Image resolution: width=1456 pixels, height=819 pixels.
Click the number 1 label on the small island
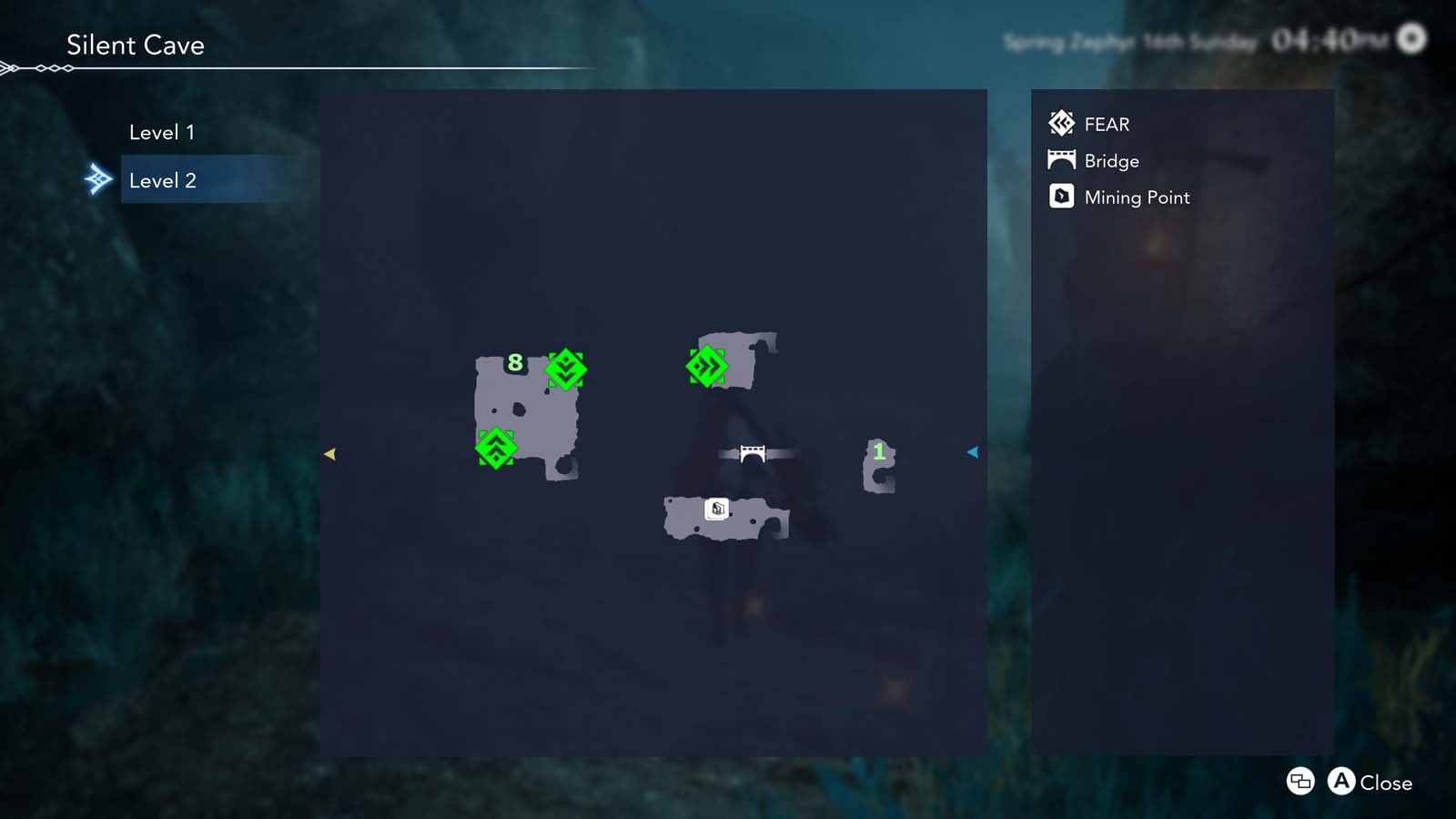[x=879, y=452]
